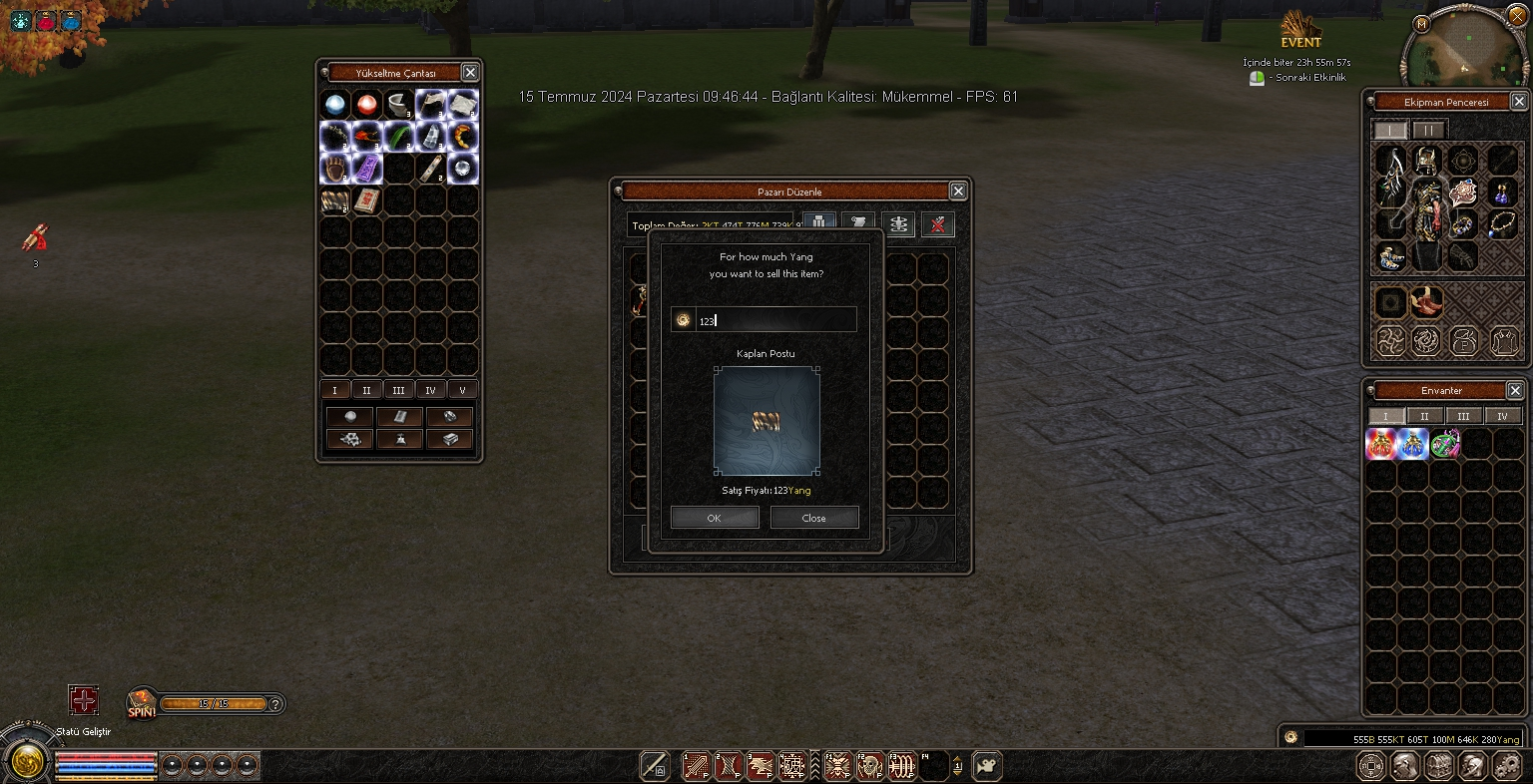Open Envanter tab II
Image resolution: width=1533 pixels, height=784 pixels.
1424,416
